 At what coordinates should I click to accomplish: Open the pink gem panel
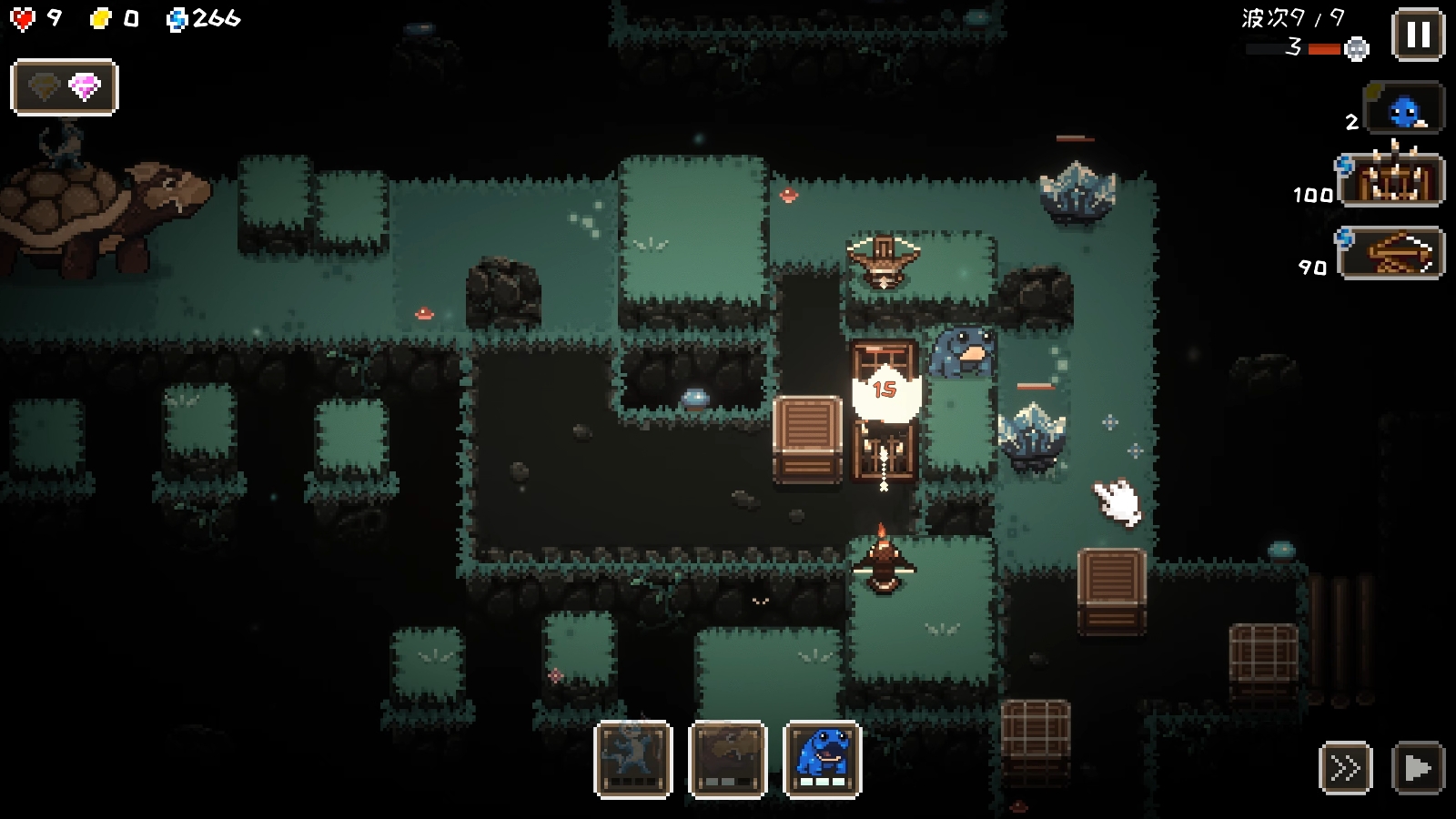65,87
